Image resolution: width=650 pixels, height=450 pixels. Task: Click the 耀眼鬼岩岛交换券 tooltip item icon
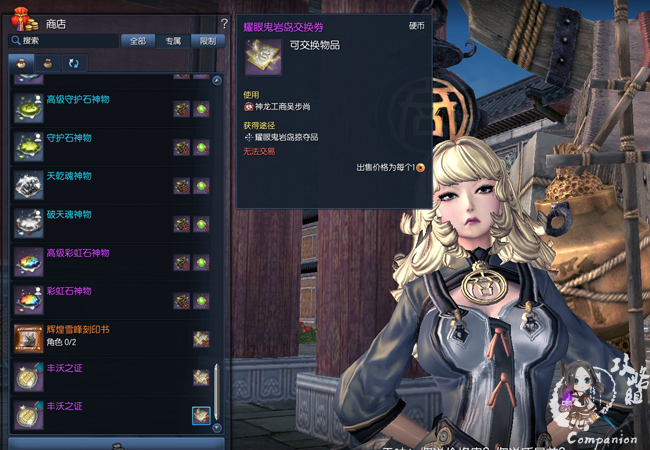(263, 57)
